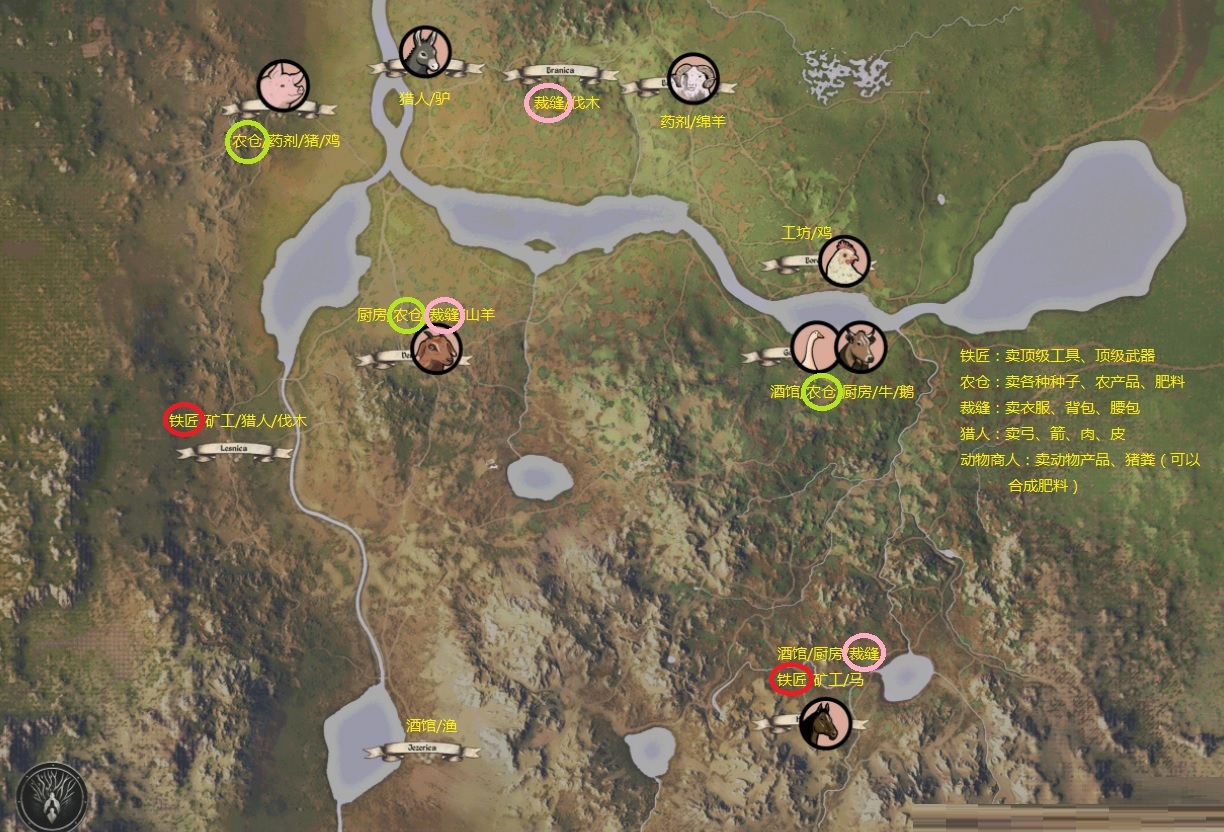Image resolution: width=1224 pixels, height=832 pixels.
Task: Choose the Jezerica village banner
Action: click(421, 749)
